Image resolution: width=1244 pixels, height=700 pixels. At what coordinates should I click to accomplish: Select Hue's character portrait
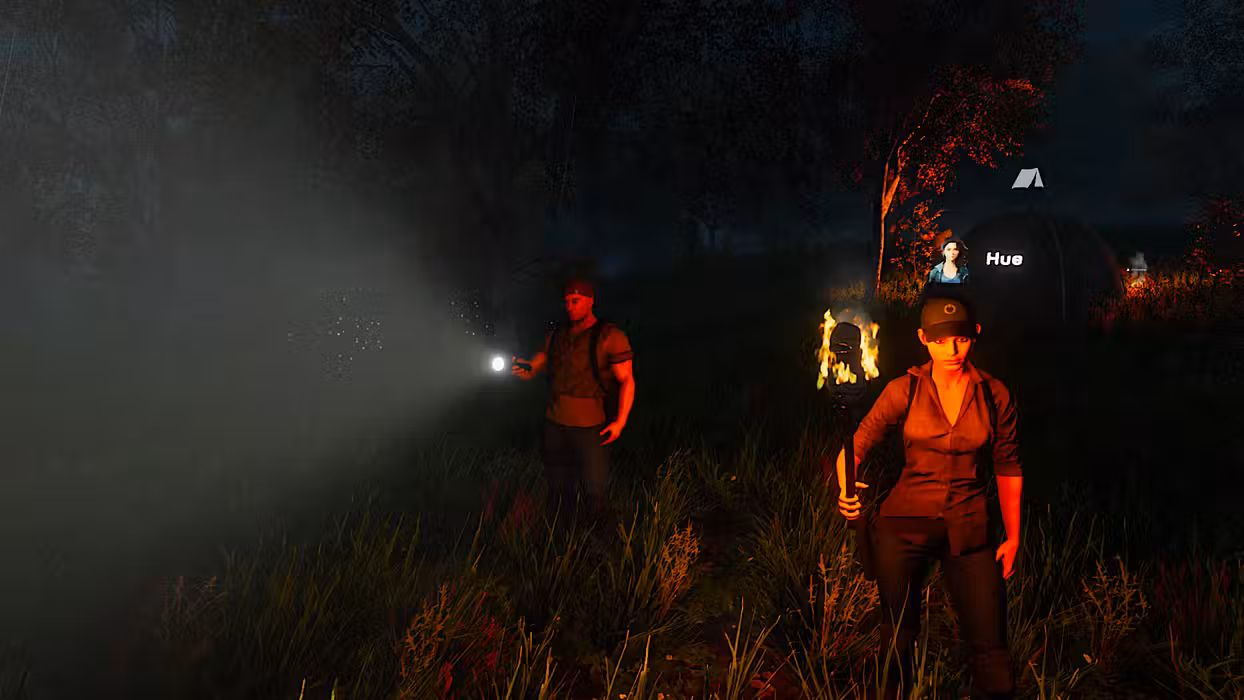click(949, 260)
